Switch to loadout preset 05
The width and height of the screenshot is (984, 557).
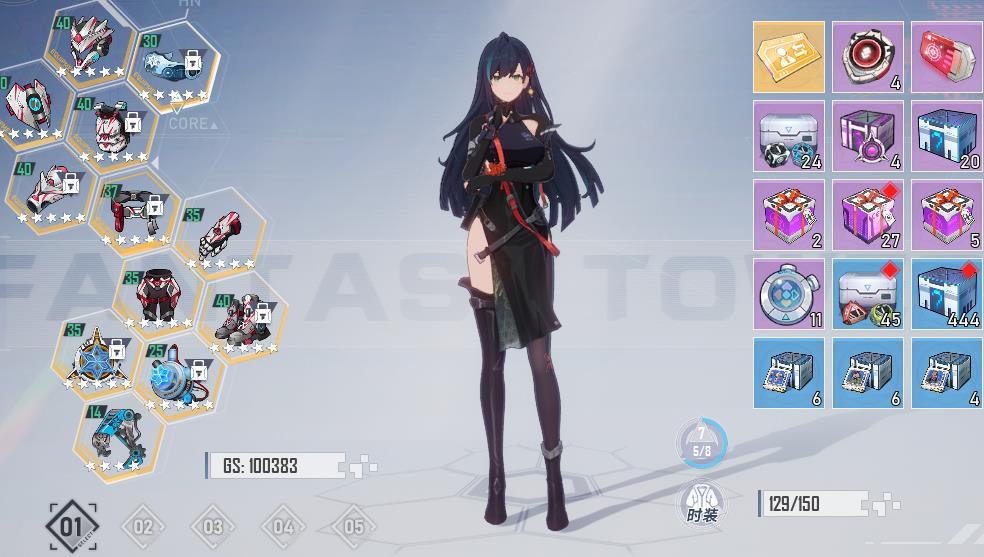tap(353, 527)
